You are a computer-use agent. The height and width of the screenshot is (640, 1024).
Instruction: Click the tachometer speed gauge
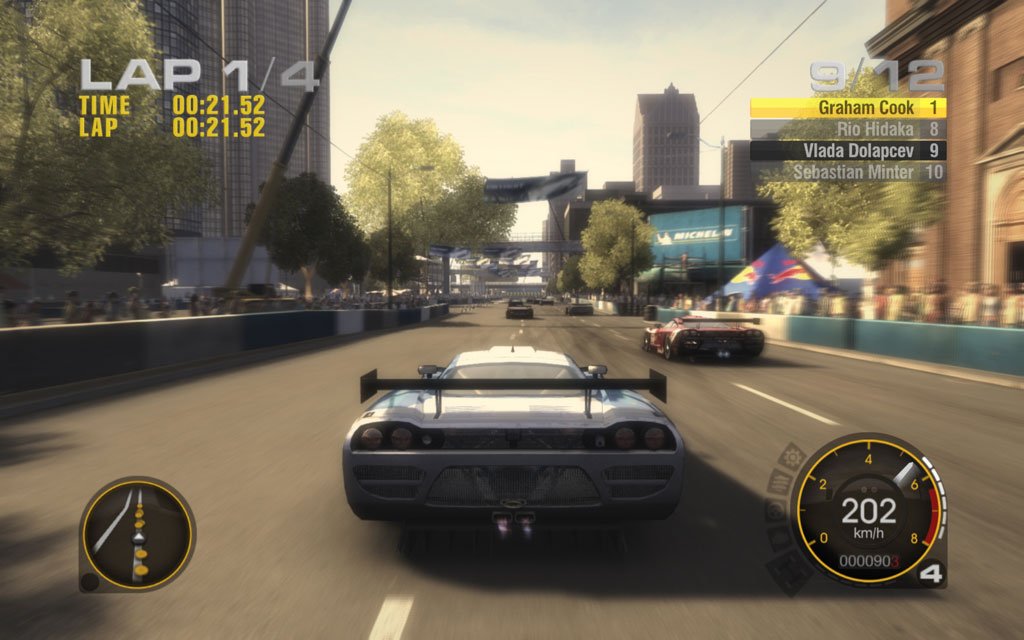867,510
